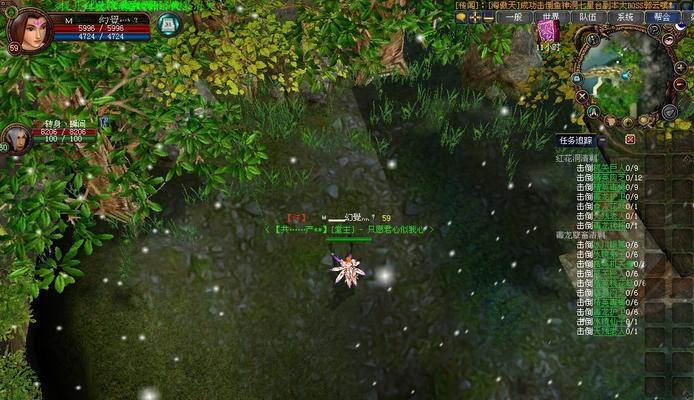694x400 pixels.
Task: Click the player character portrait
Action: click(28, 30)
